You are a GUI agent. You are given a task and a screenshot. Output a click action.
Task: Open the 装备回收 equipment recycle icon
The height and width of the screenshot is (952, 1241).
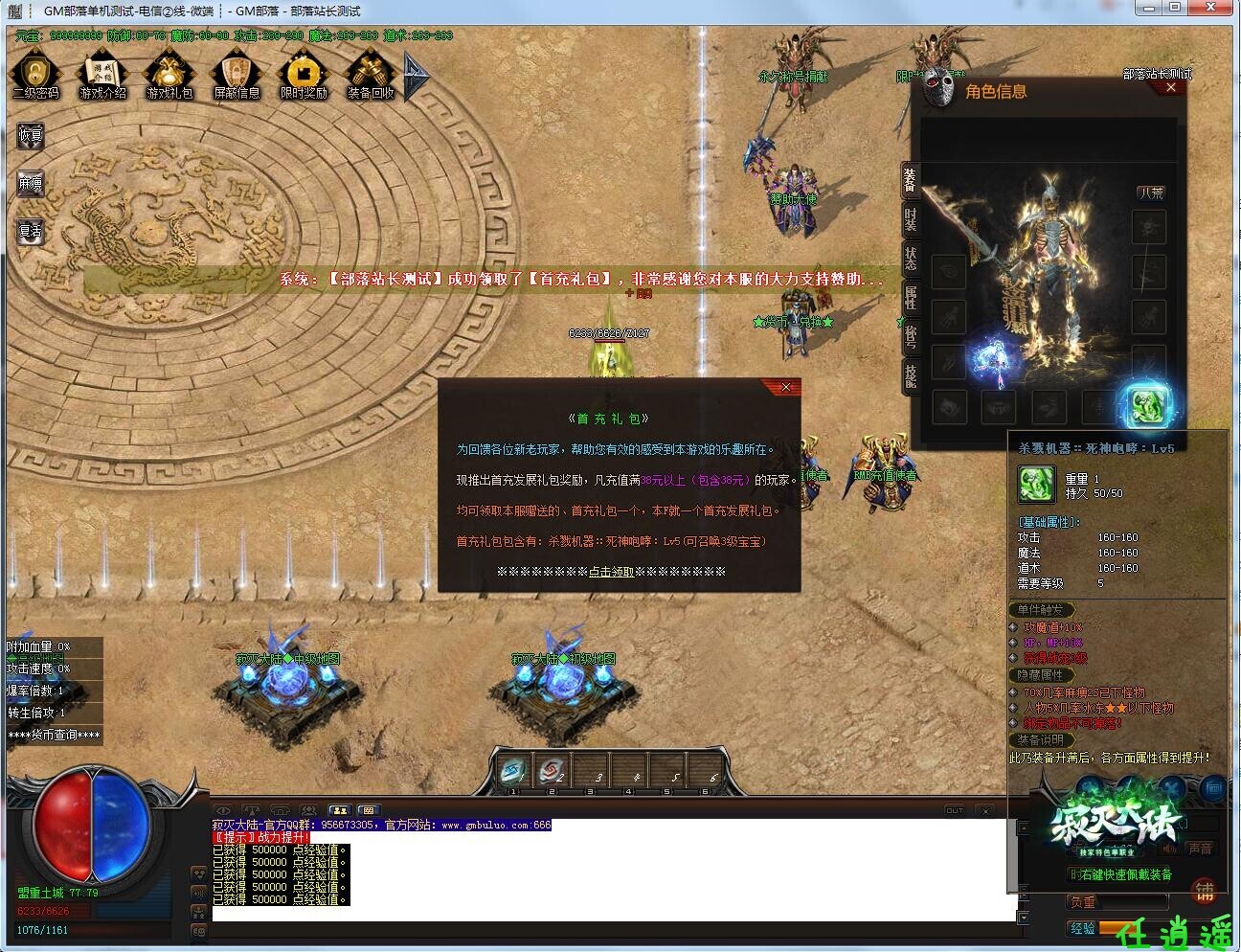(x=371, y=74)
